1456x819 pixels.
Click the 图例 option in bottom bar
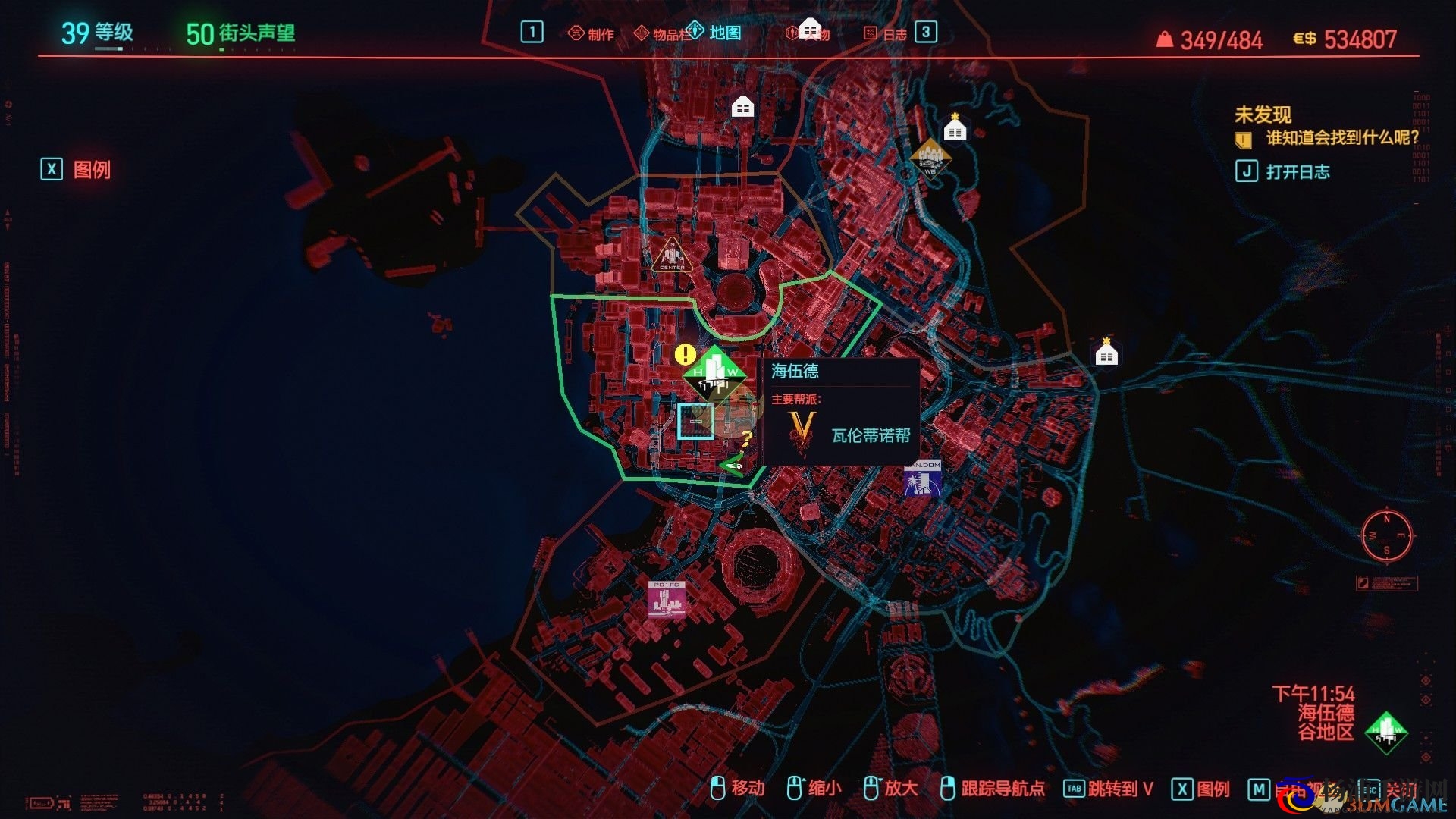pos(1200,789)
